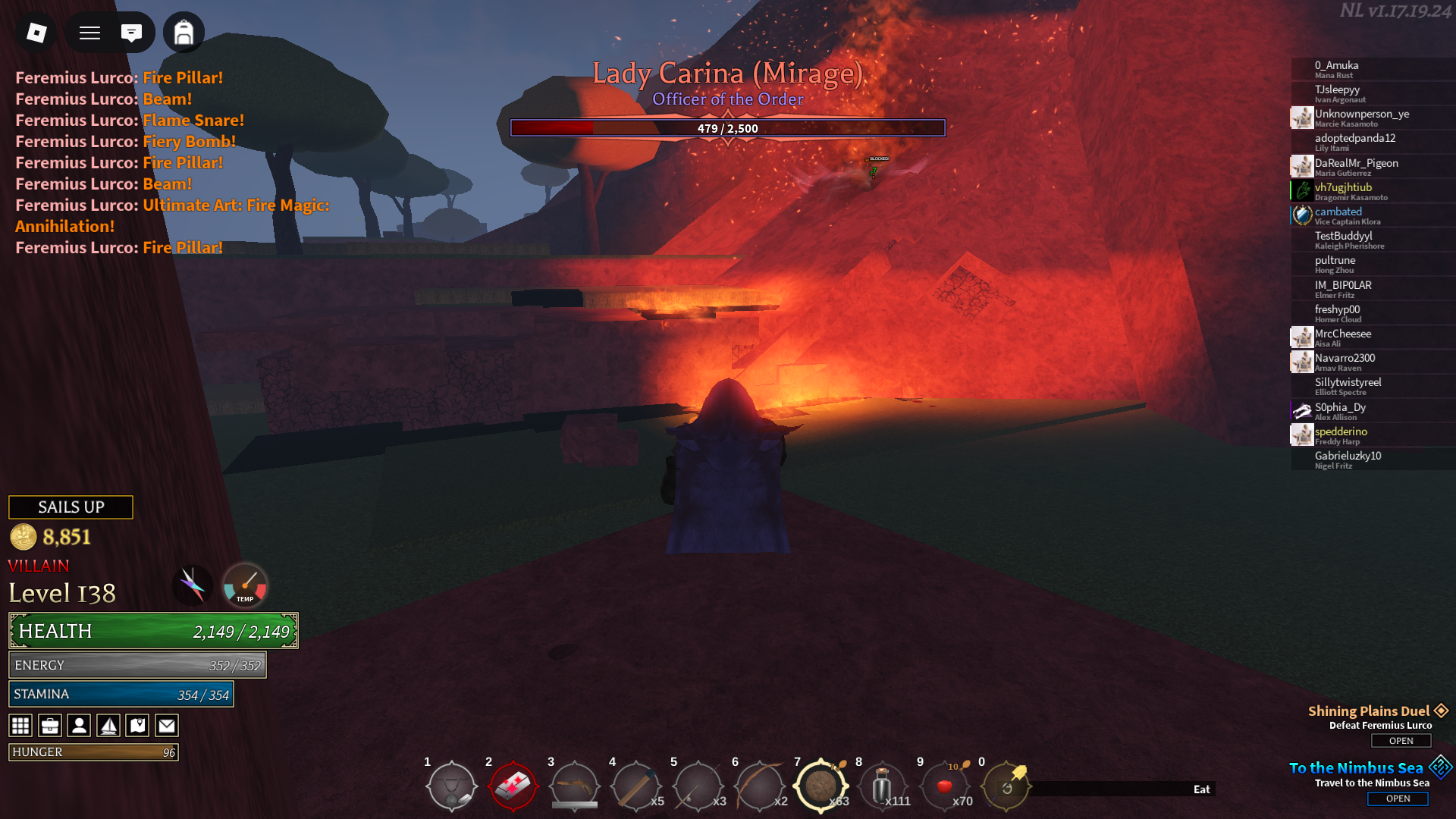Select the flintlock pistol hotbar slot
Image resolution: width=1456 pixels, height=819 pixels.
click(574, 786)
